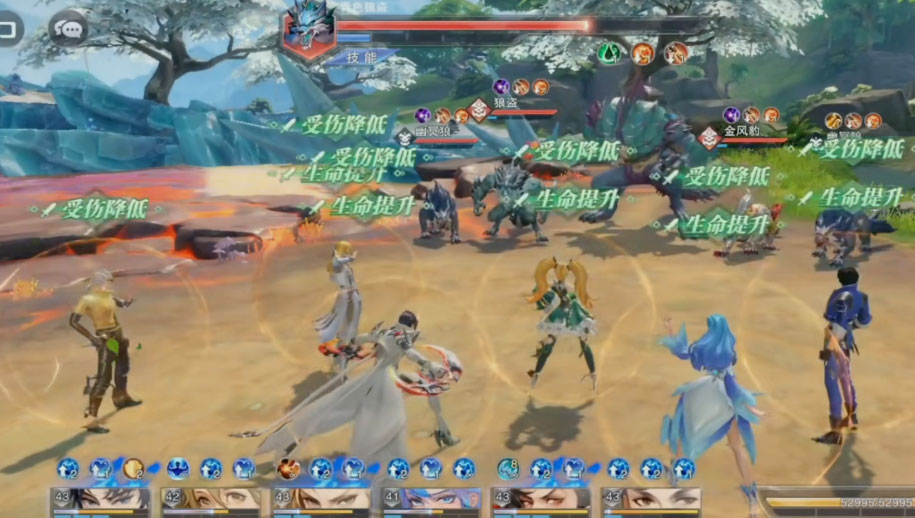Viewport: 915px width, 518px height.
Task: Activate the orange flame skill orb
Action: 289,468
